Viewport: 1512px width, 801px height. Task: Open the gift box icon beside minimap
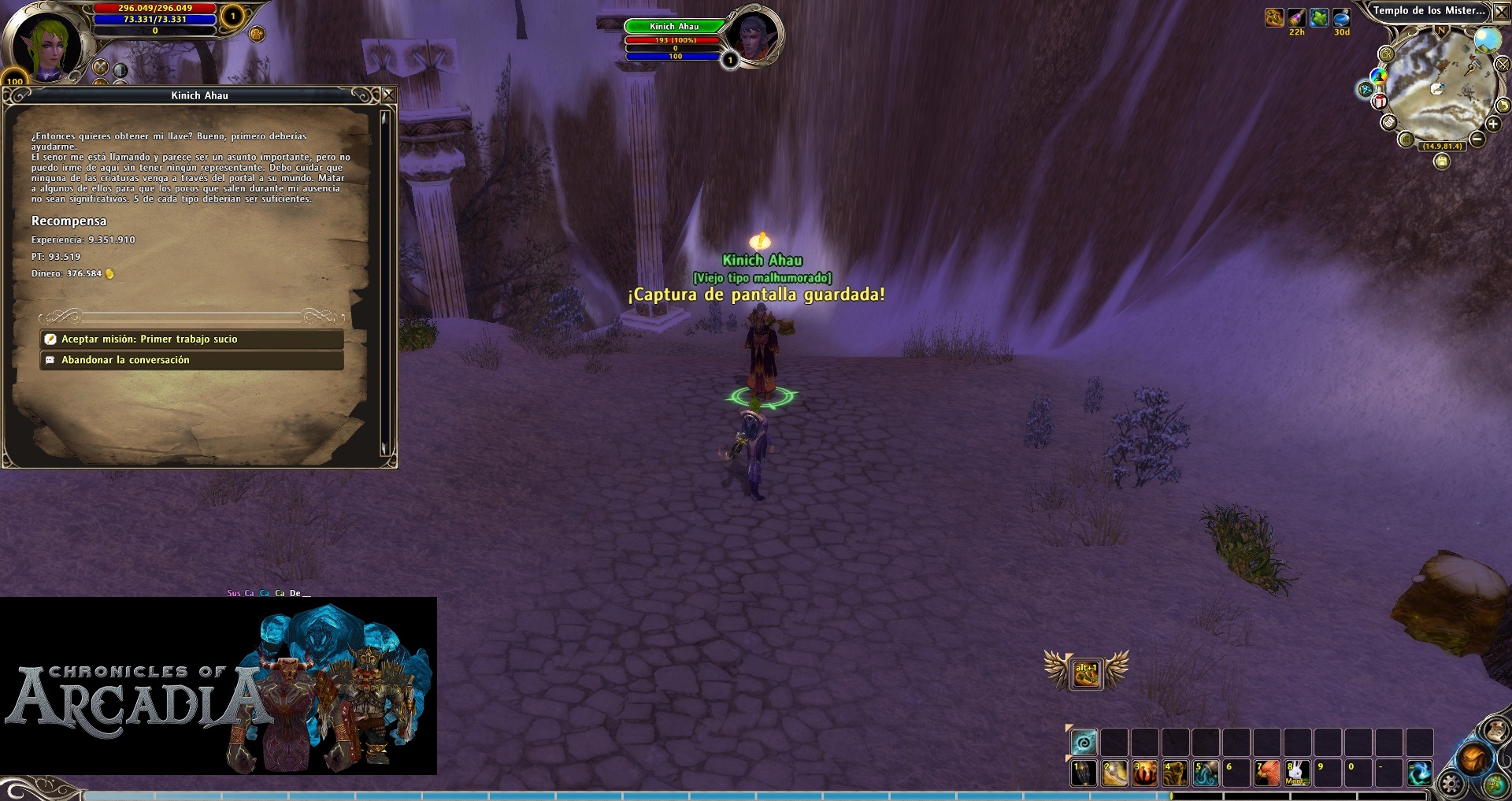[1380, 102]
